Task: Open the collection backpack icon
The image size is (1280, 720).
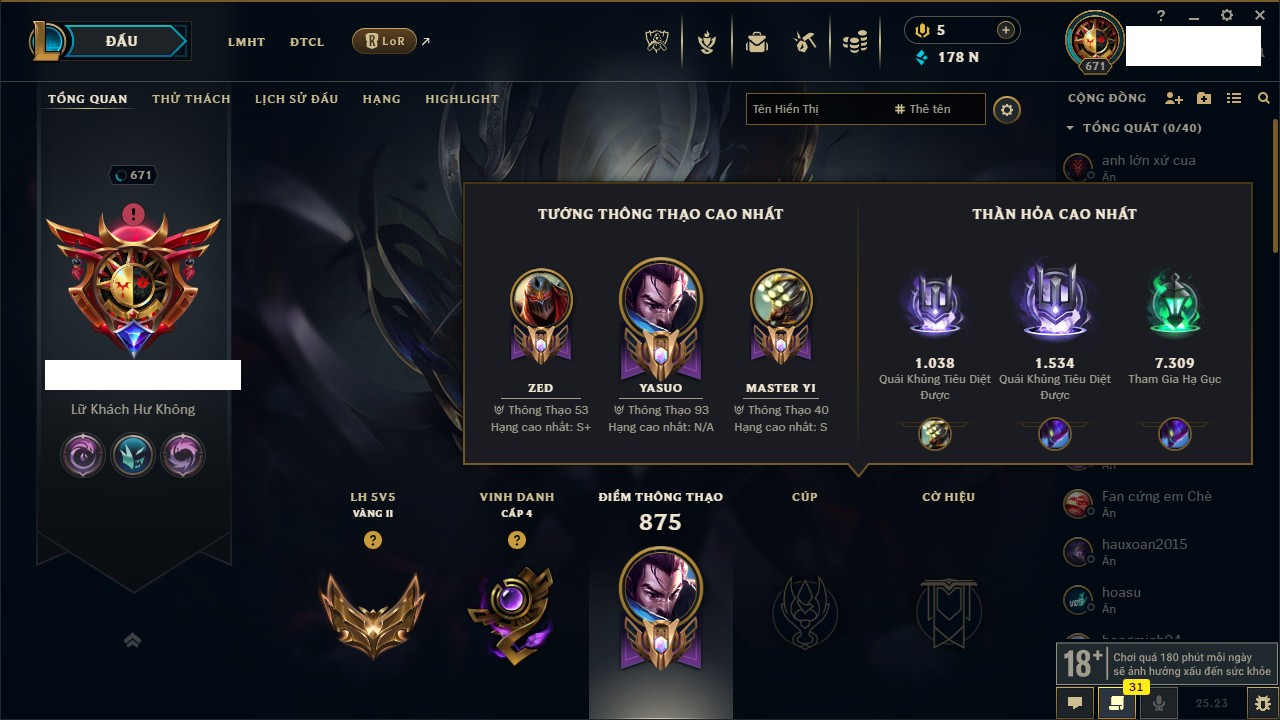Action: (757, 42)
